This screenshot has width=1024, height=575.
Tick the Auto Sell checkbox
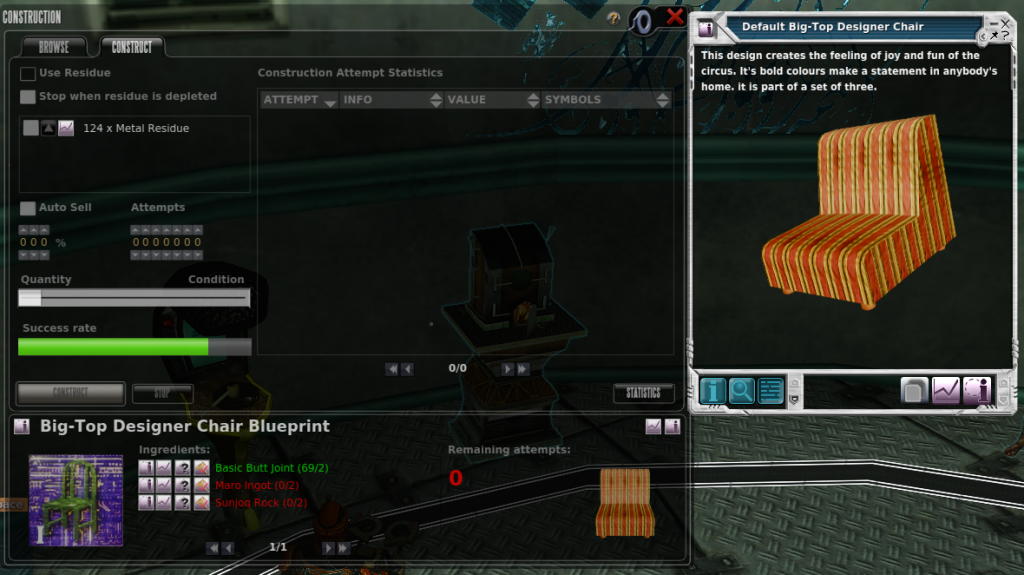(x=28, y=208)
